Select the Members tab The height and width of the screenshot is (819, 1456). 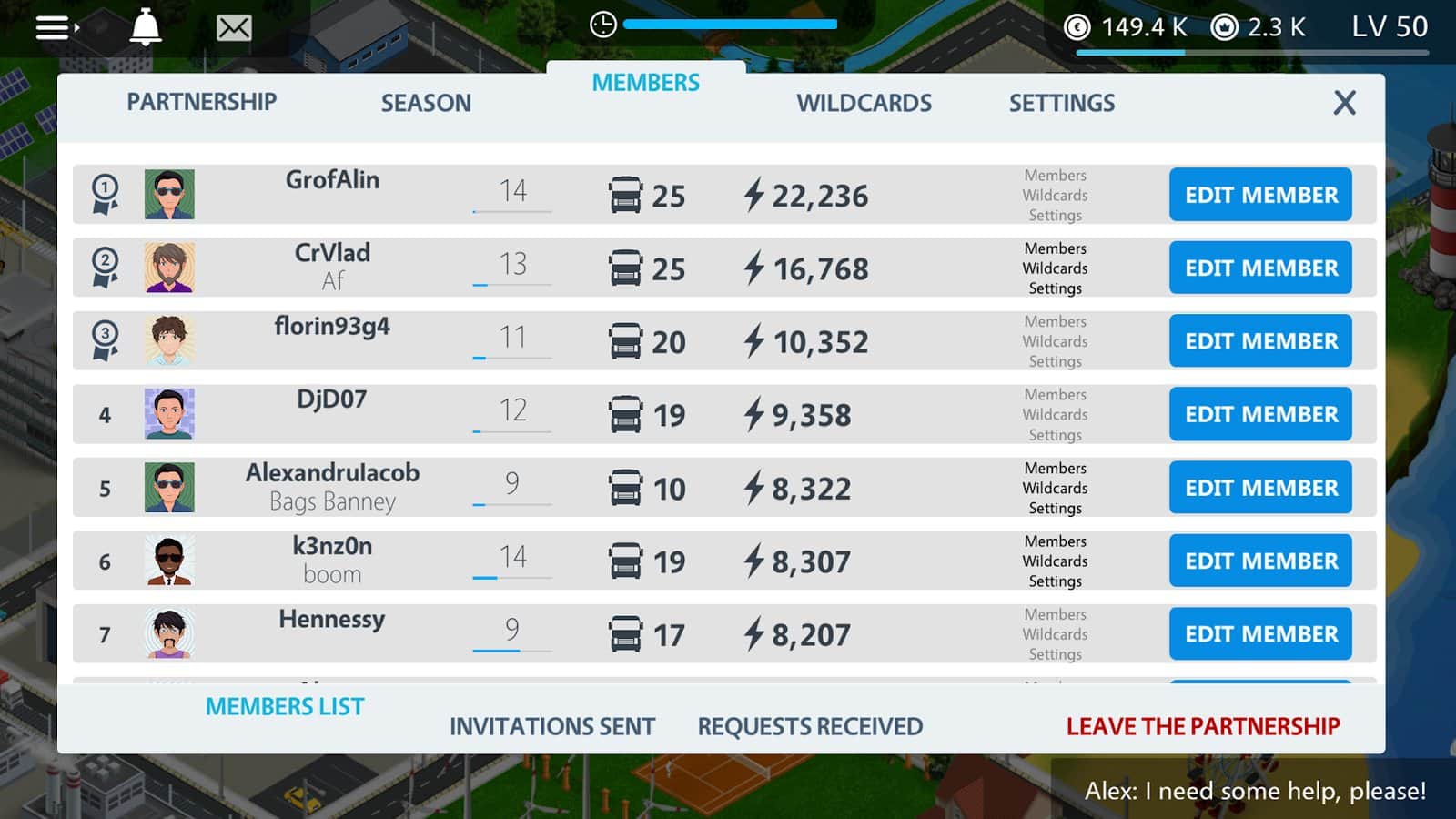(645, 83)
